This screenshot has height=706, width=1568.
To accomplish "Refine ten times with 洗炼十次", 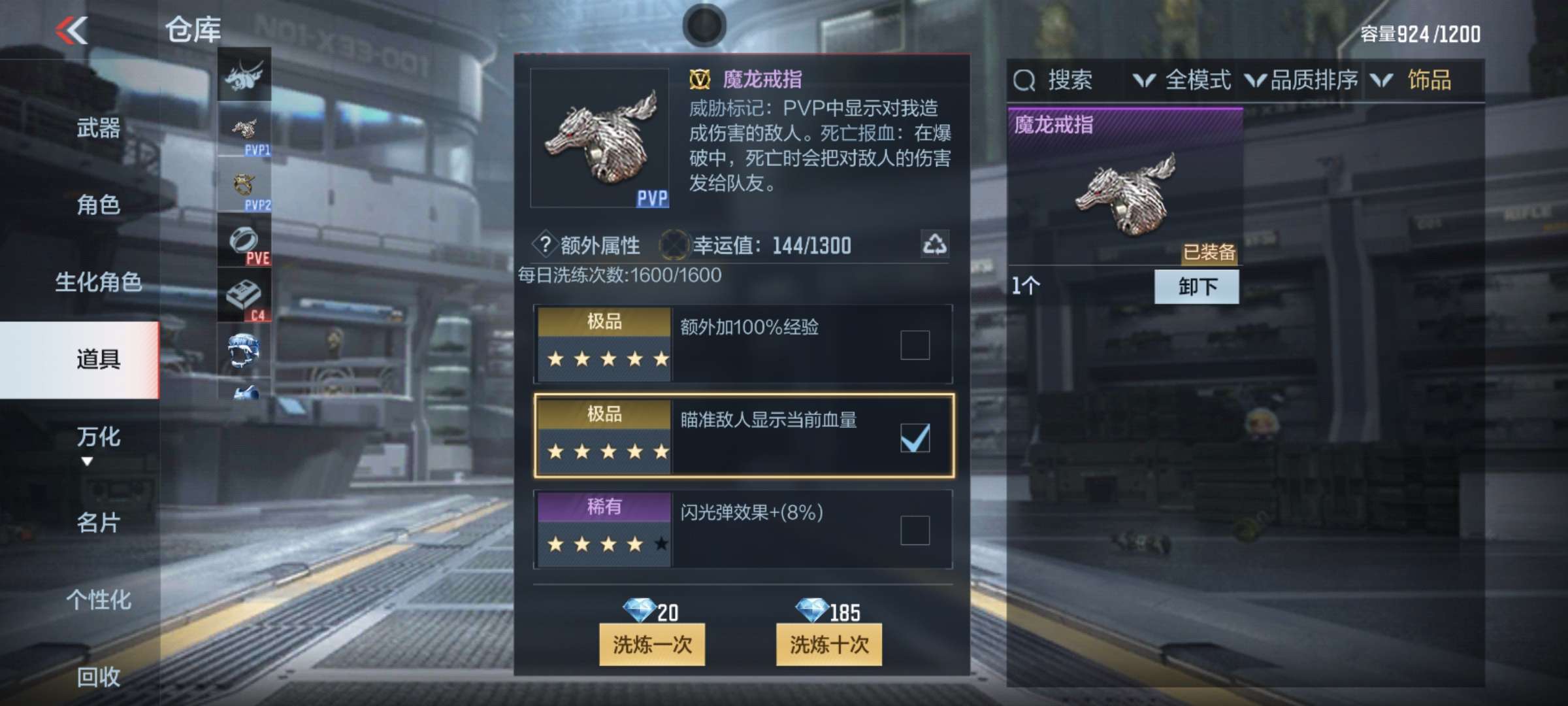I will coord(828,645).
